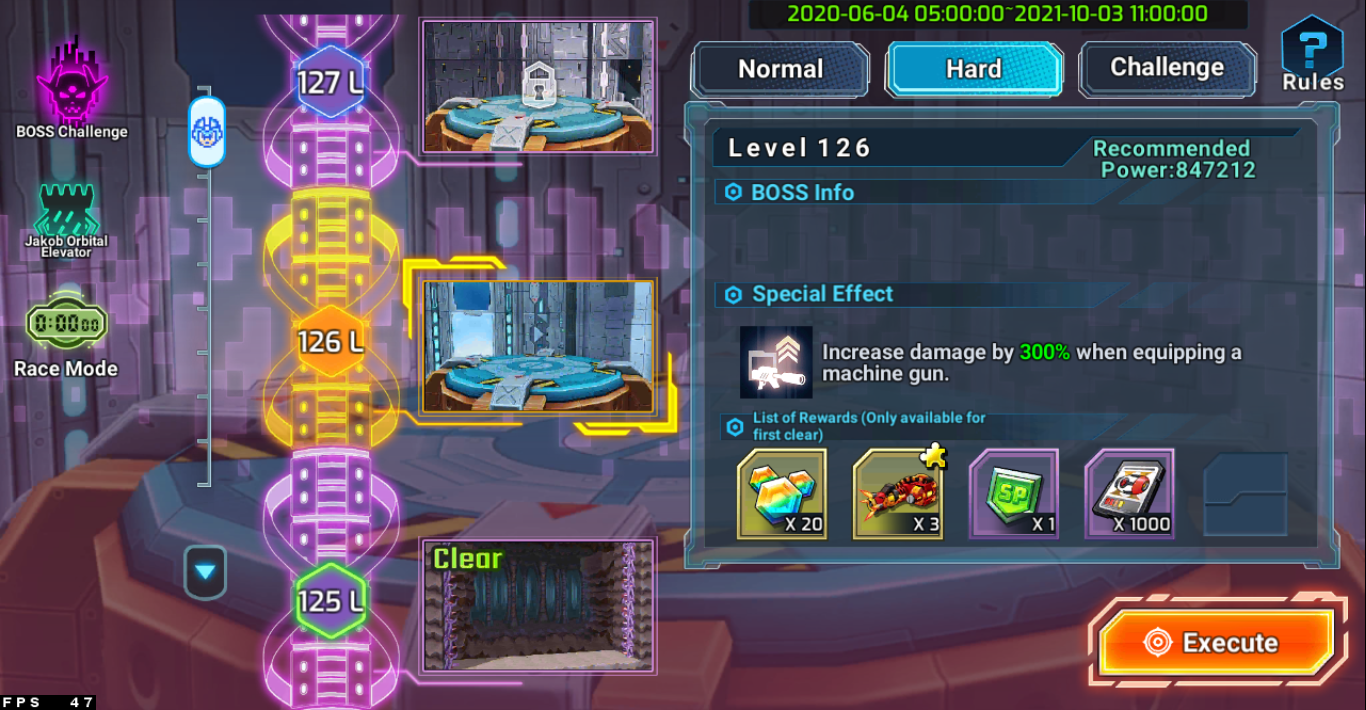Inspect the X 1000 card reward
The image size is (1366, 710).
click(x=1129, y=494)
